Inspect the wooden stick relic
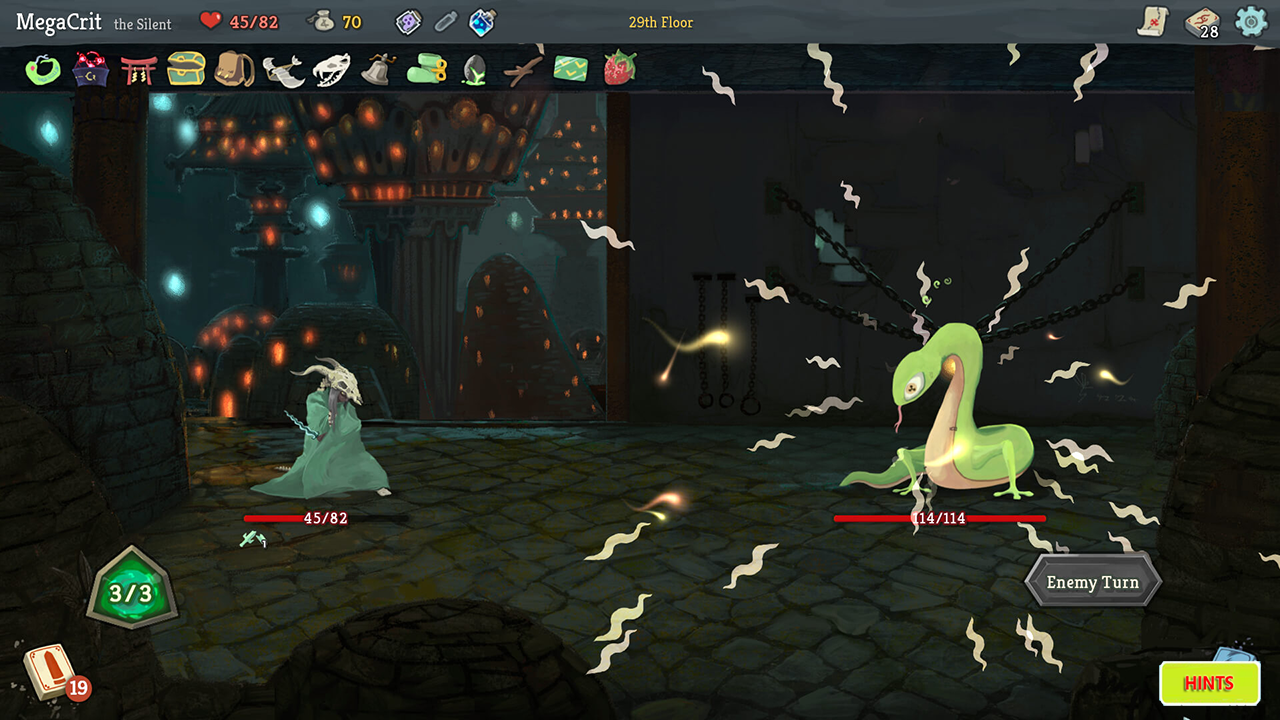 (522, 70)
